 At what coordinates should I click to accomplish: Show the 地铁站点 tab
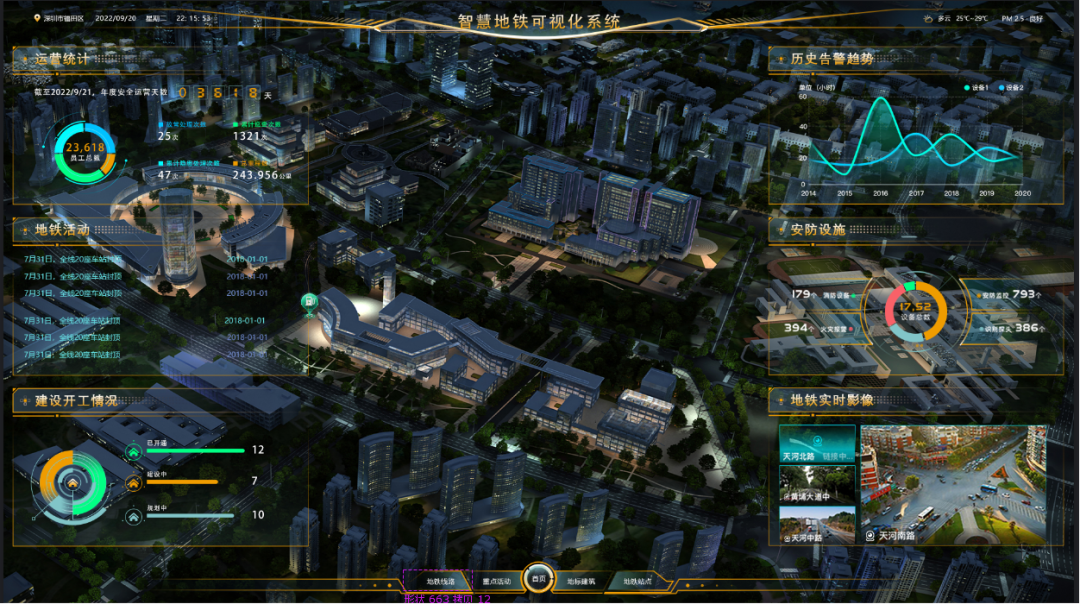638,580
